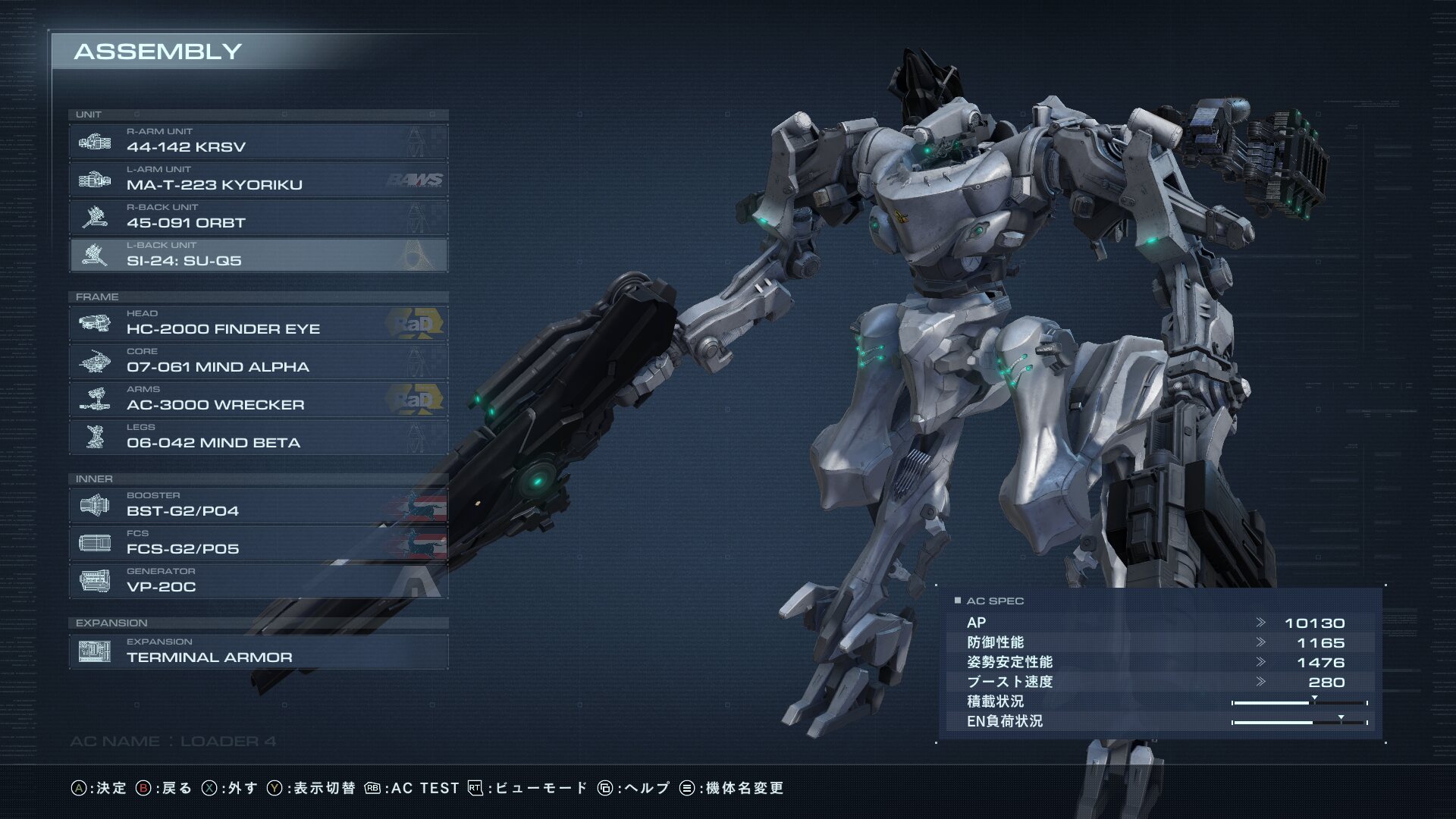Select the BOOSTER BST-G2/P04 slot

pos(258,505)
